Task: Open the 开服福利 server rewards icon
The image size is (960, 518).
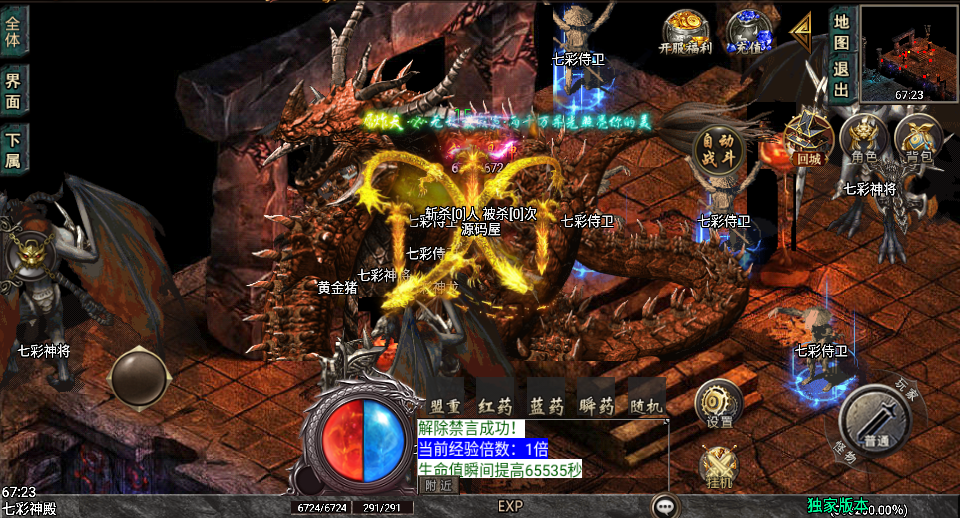Action: tap(684, 30)
